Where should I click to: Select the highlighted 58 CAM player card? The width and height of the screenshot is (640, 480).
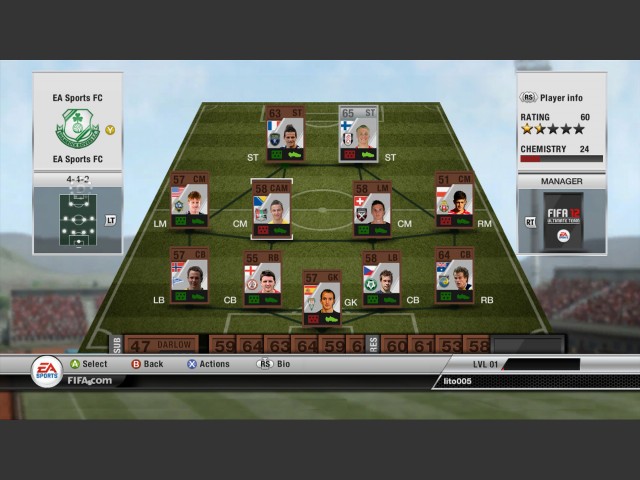[x=271, y=209]
